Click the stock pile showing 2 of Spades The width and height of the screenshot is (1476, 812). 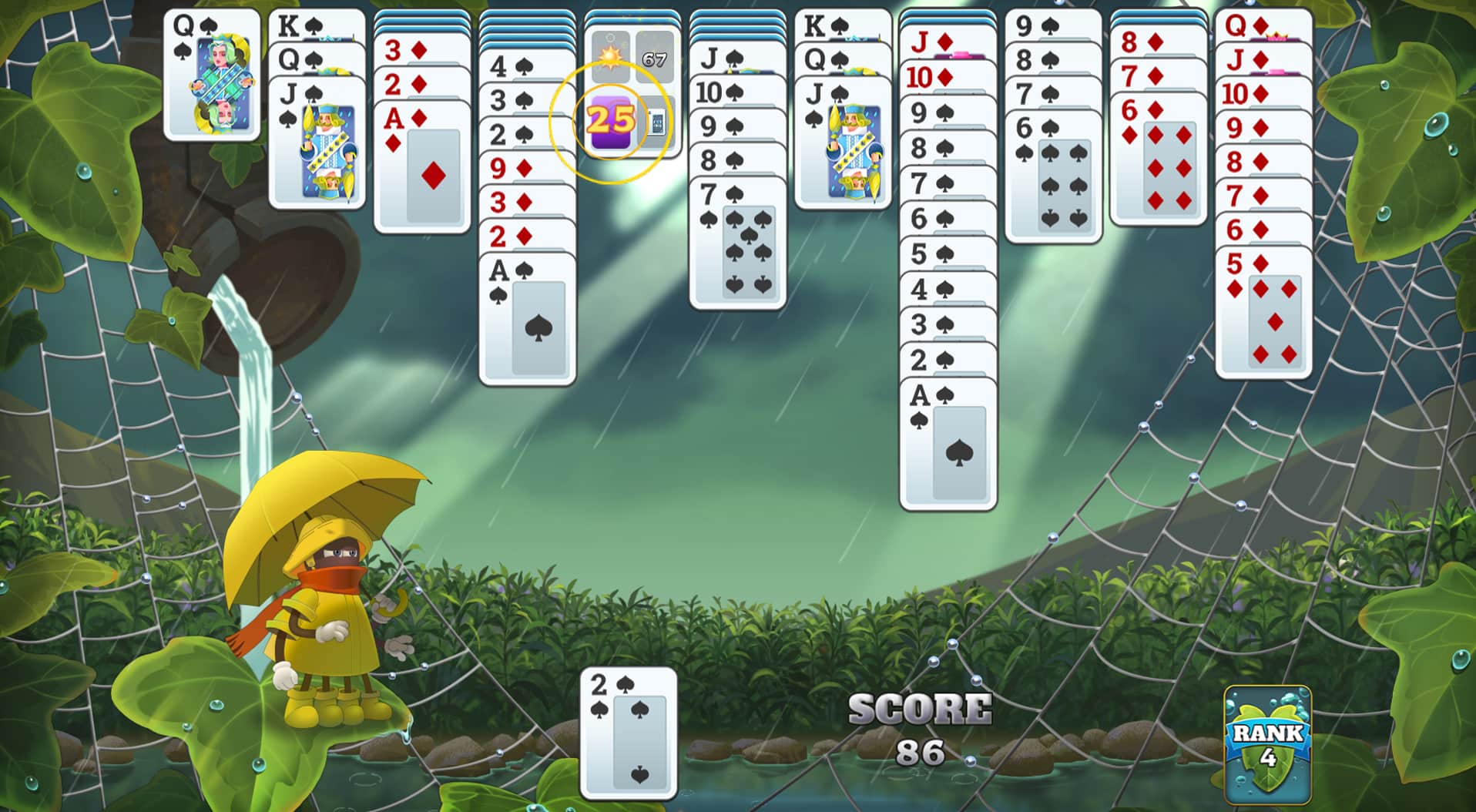pyautogui.click(x=628, y=732)
